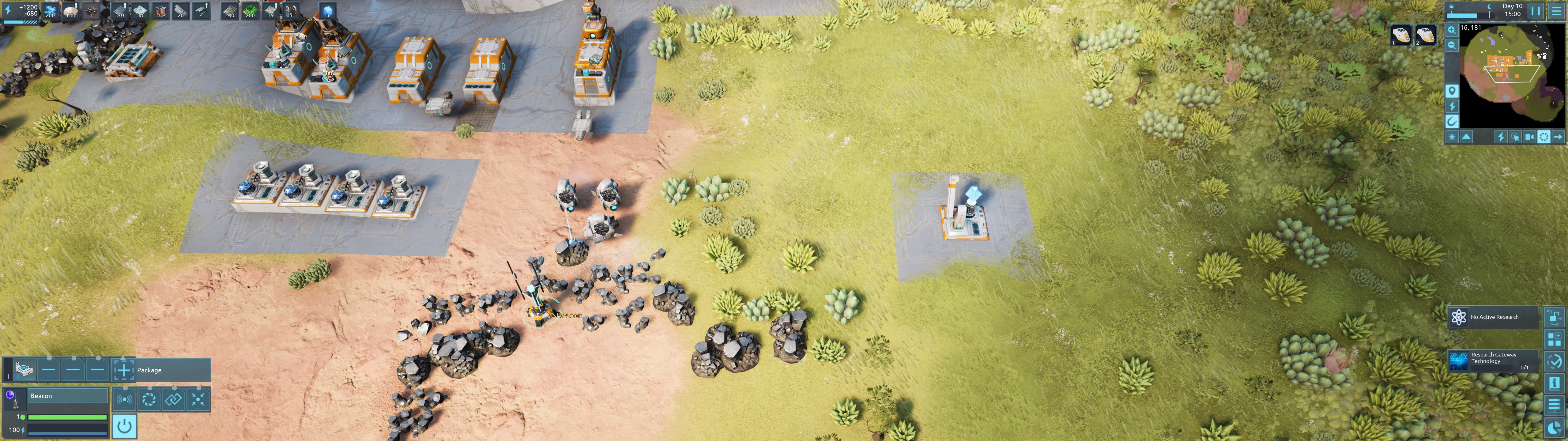The height and width of the screenshot is (441, 1568).
Task: Open the information book icon
Action: [1554, 383]
